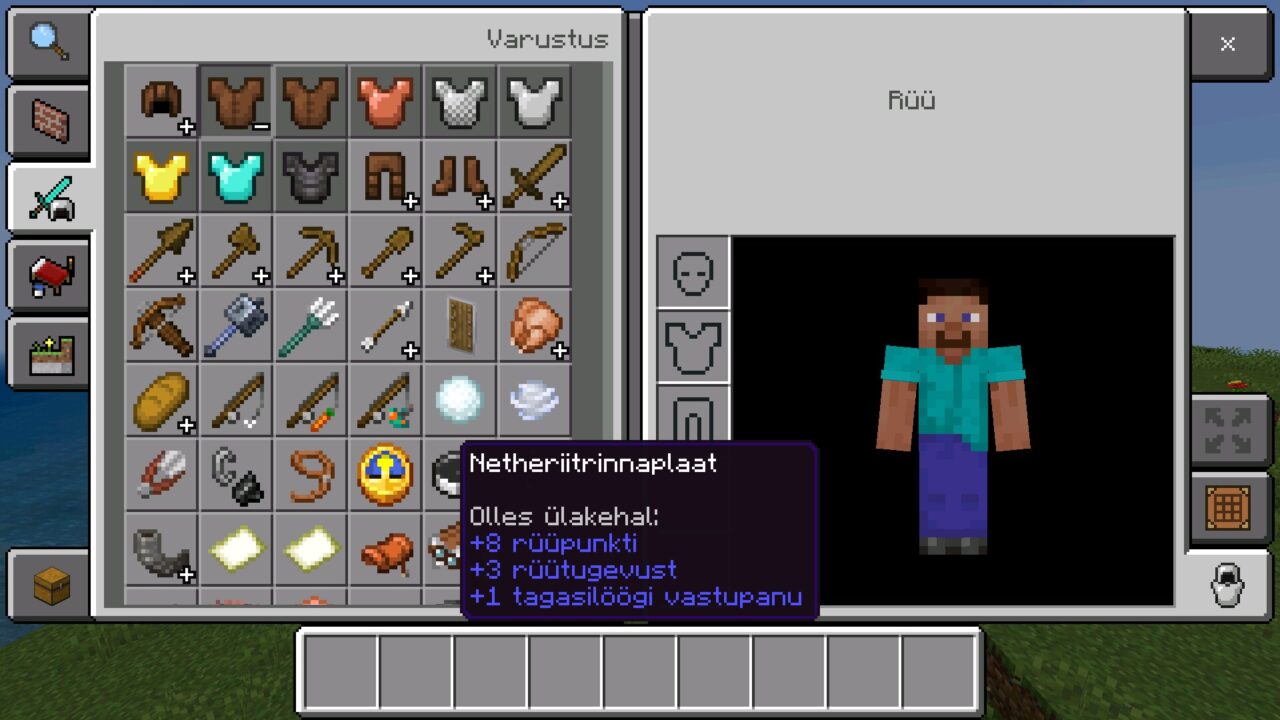
Task: Pick the diamond chestplate
Action: click(x=237, y=177)
